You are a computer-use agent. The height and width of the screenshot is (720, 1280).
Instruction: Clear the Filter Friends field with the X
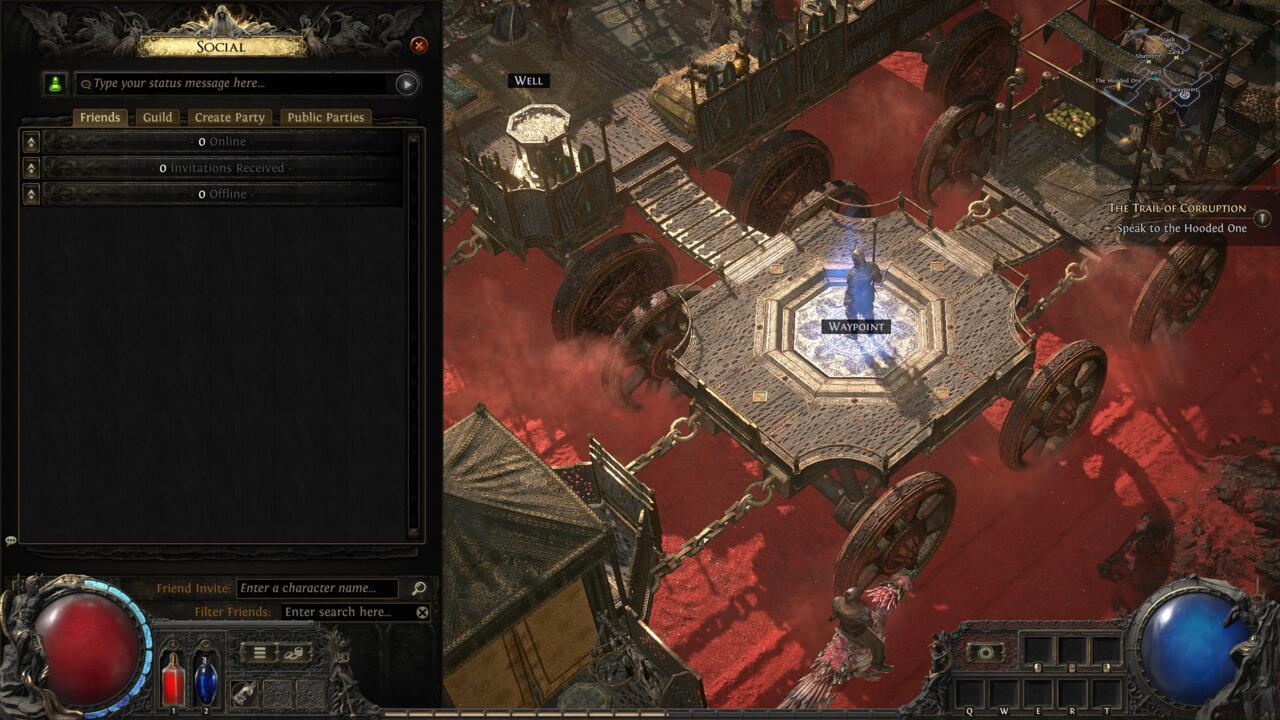click(422, 613)
